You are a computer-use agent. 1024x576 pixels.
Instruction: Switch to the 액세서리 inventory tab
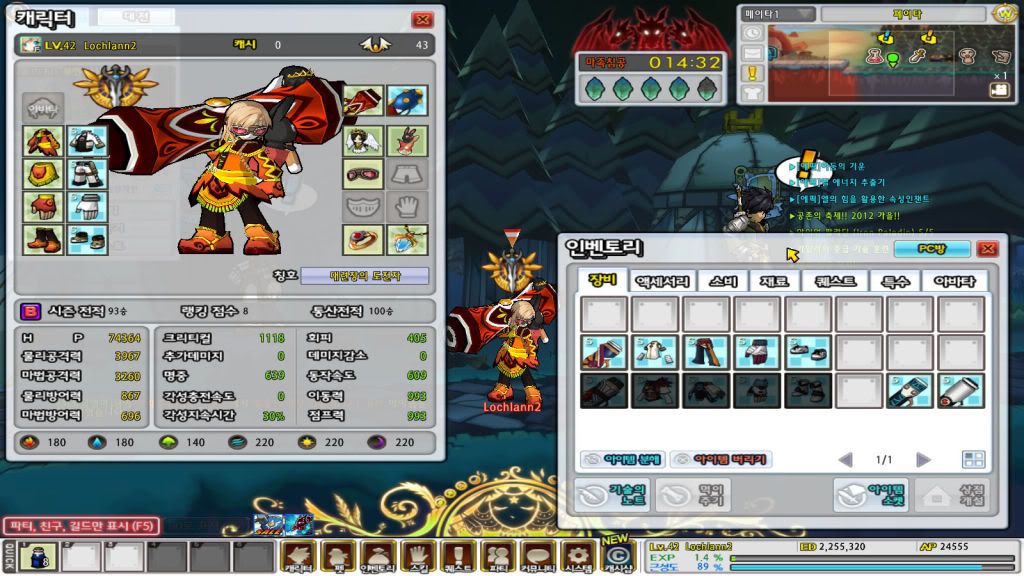(661, 281)
